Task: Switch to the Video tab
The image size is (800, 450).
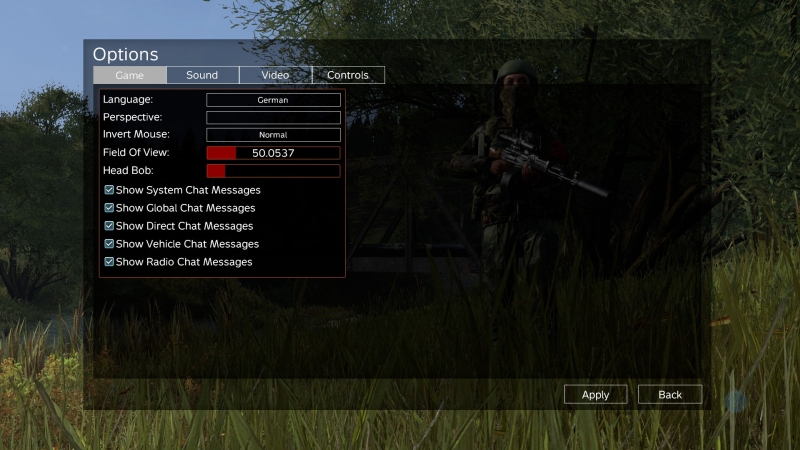Action: point(275,75)
